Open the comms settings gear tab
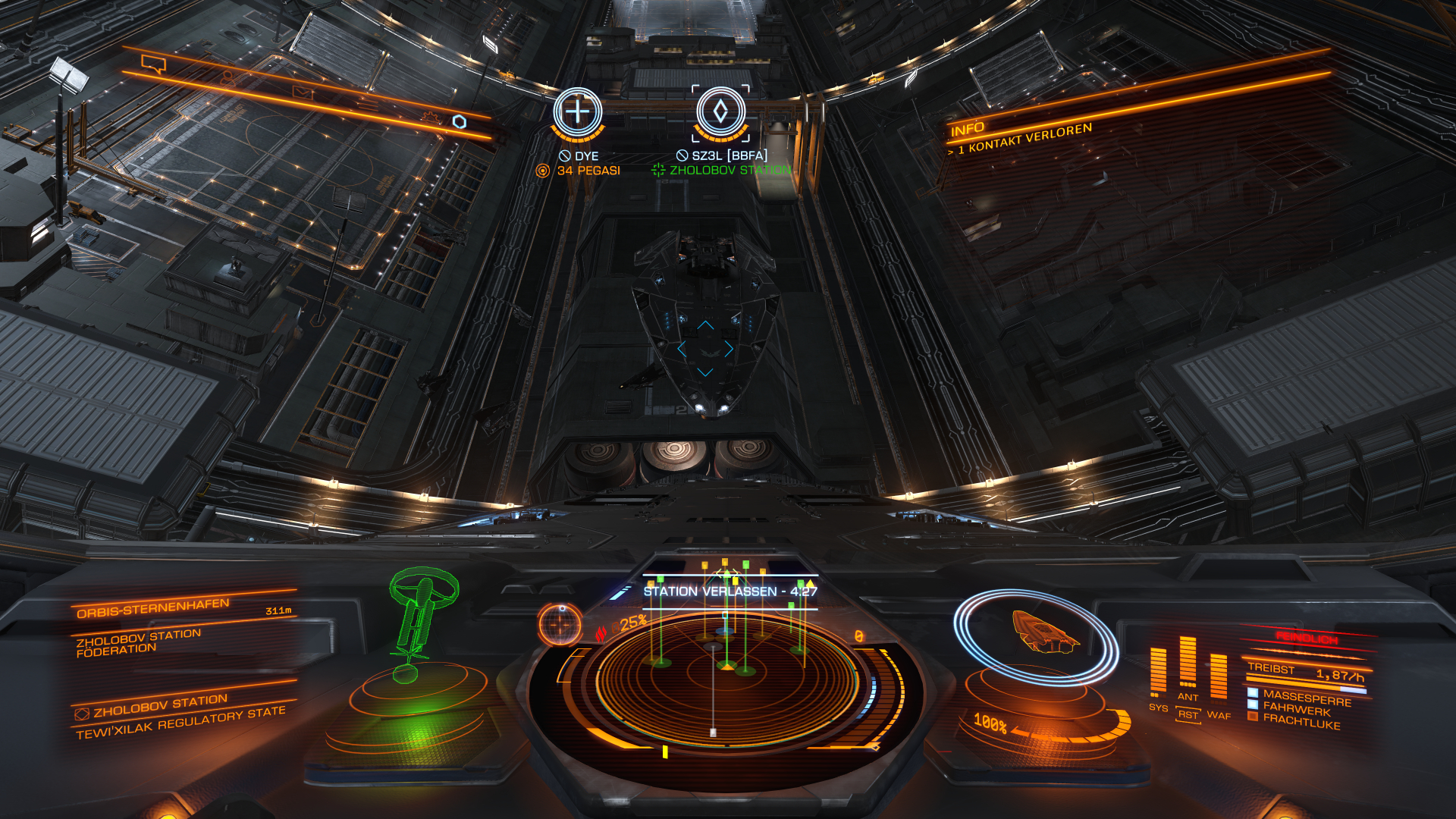Screen dimensions: 1456x819 431,118
